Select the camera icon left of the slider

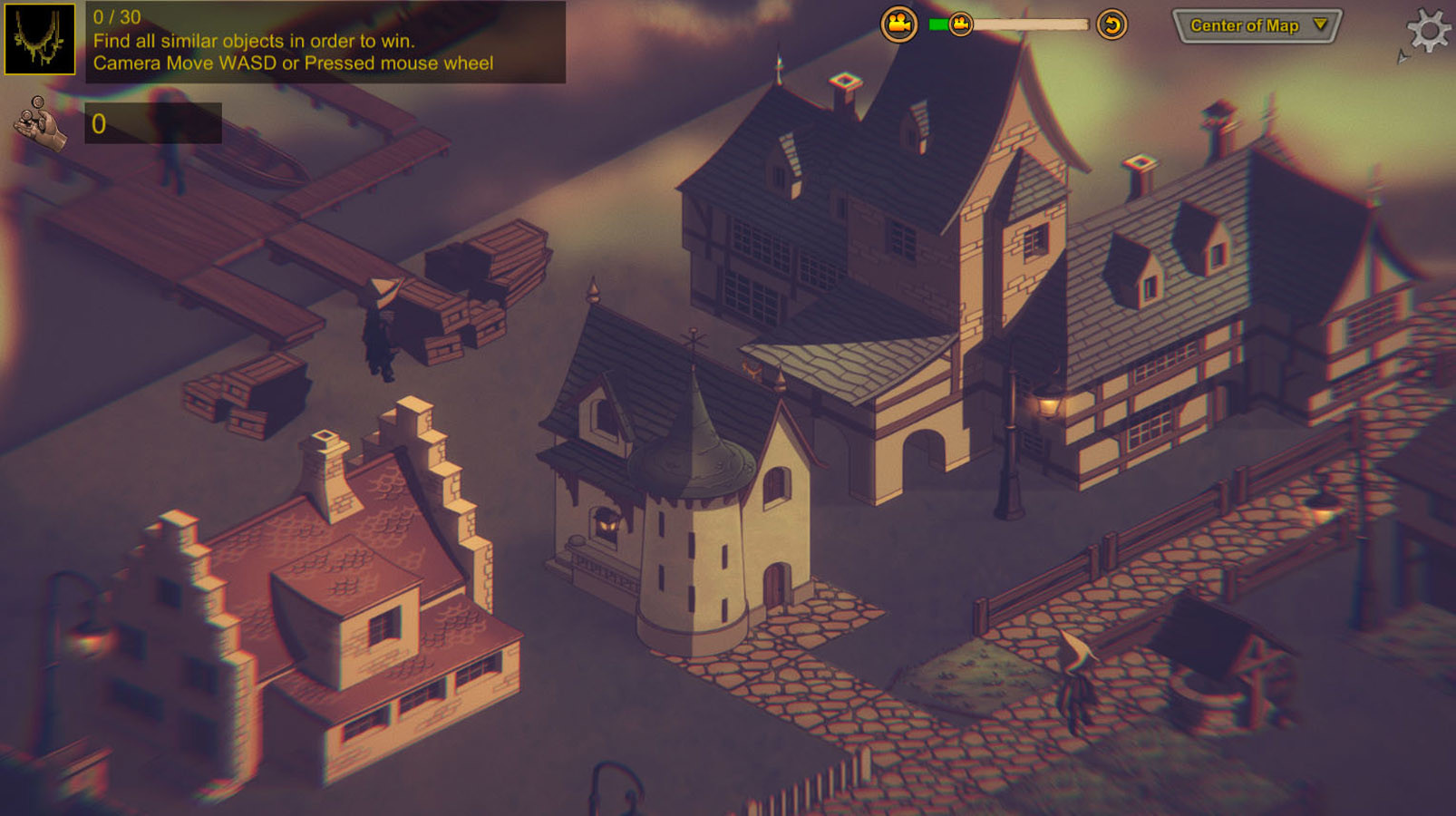[x=899, y=24]
